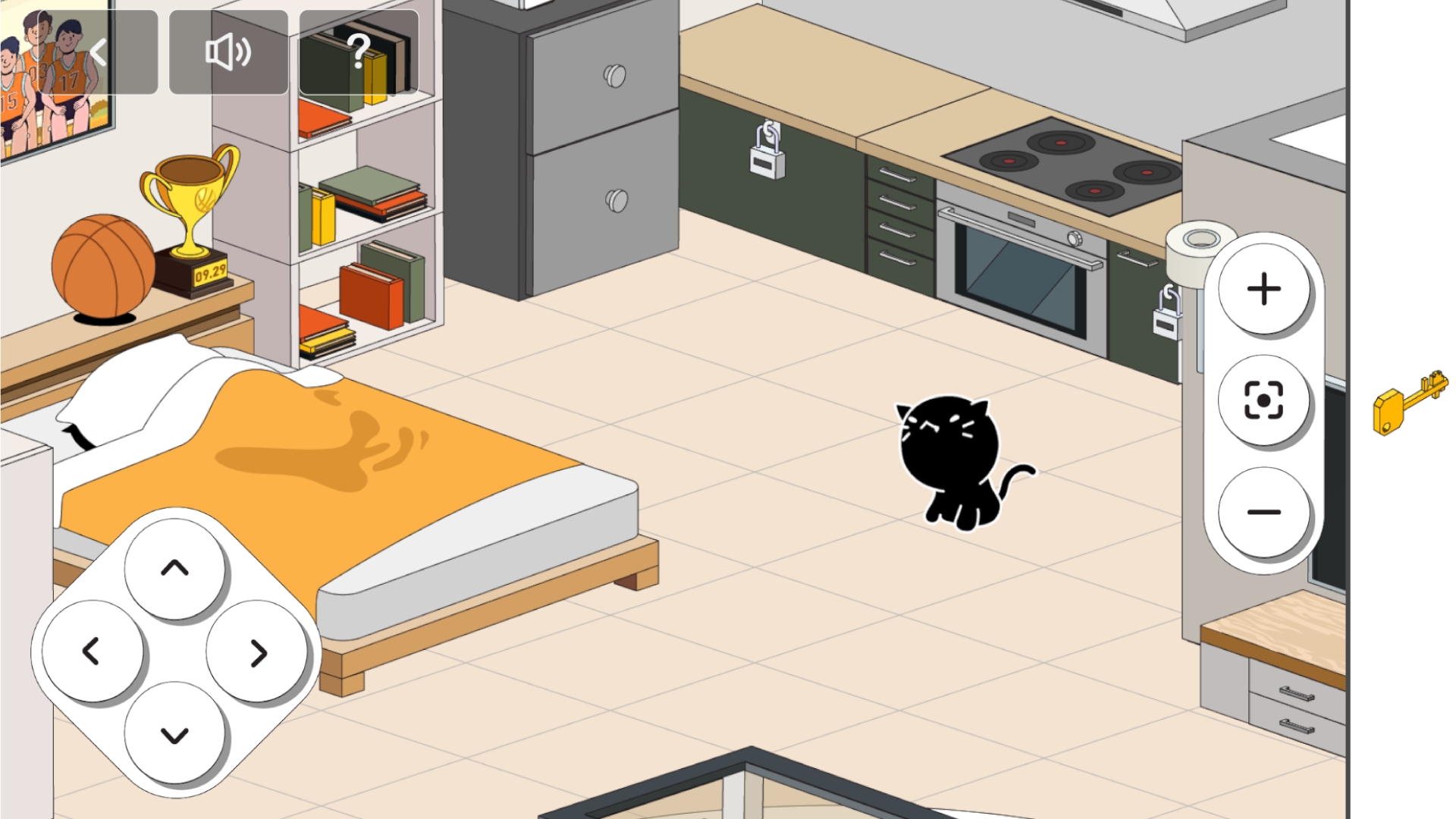The width and height of the screenshot is (1456, 819).
Task: Zoom out with the minus control
Action: [x=1263, y=512]
